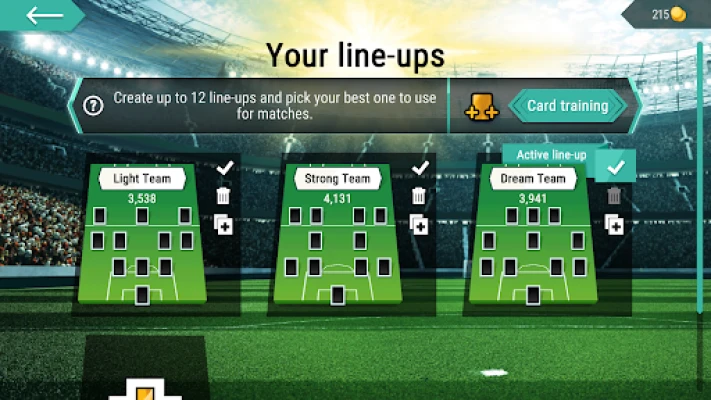Open the coin balance in the corner
711x400 pixels.
(667, 14)
